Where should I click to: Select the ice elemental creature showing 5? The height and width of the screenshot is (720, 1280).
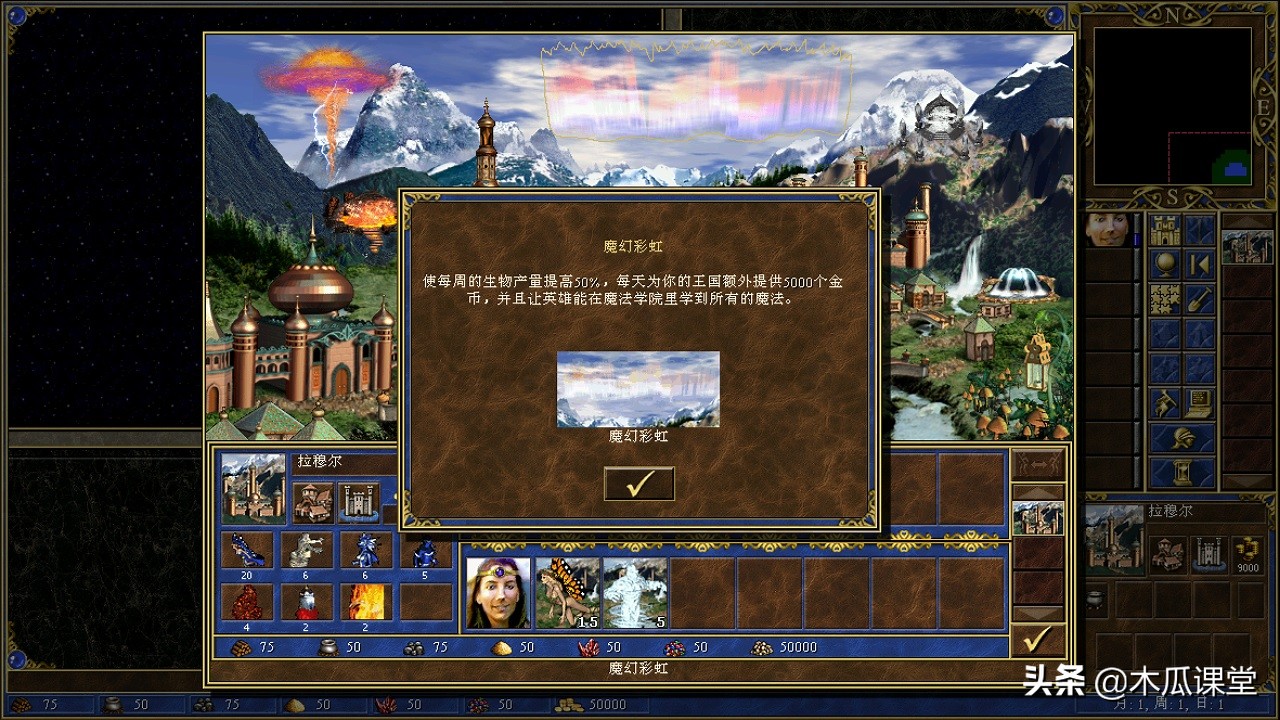(x=634, y=590)
